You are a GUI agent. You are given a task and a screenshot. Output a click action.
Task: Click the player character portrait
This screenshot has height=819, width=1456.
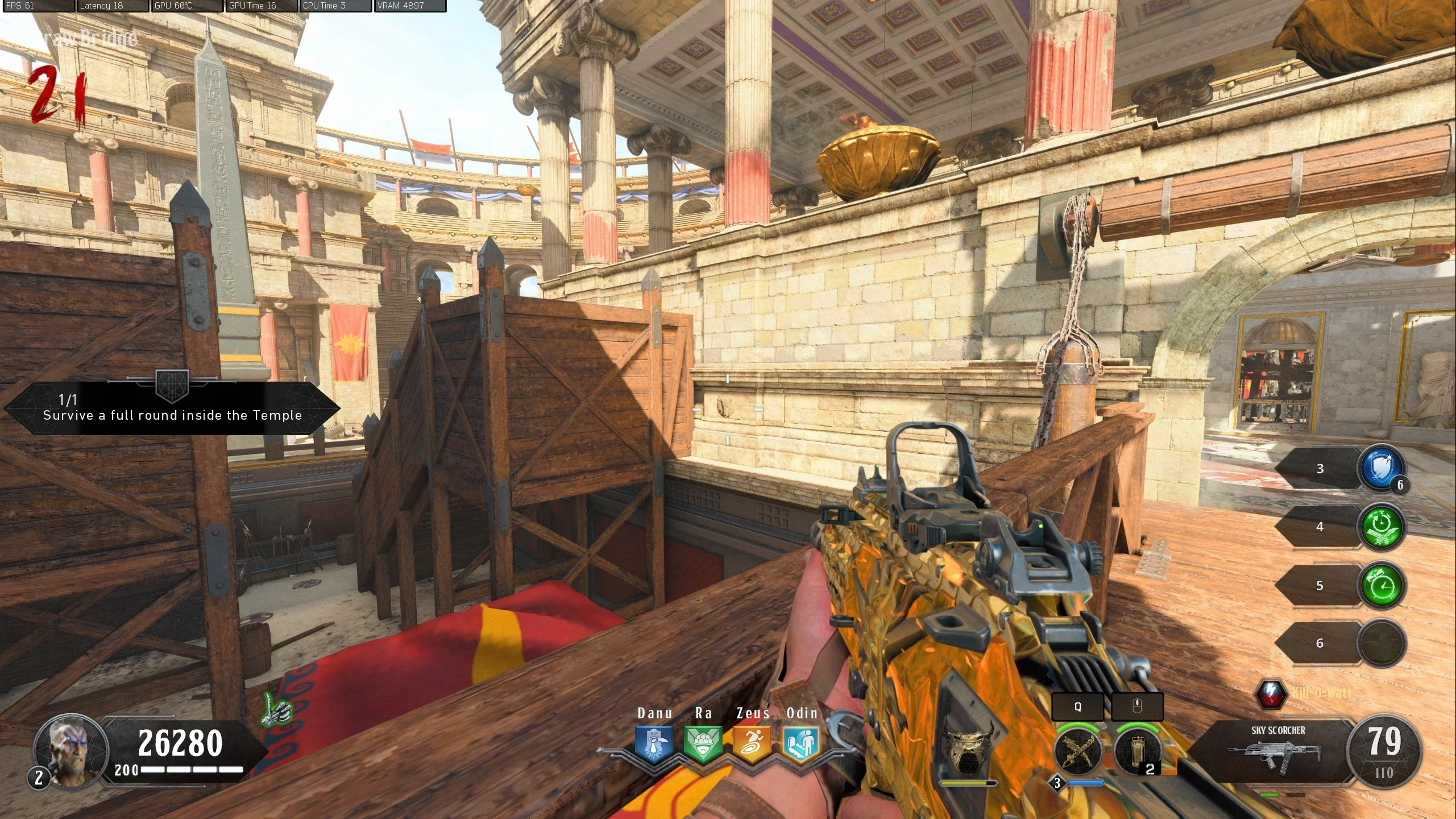click(71, 751)
